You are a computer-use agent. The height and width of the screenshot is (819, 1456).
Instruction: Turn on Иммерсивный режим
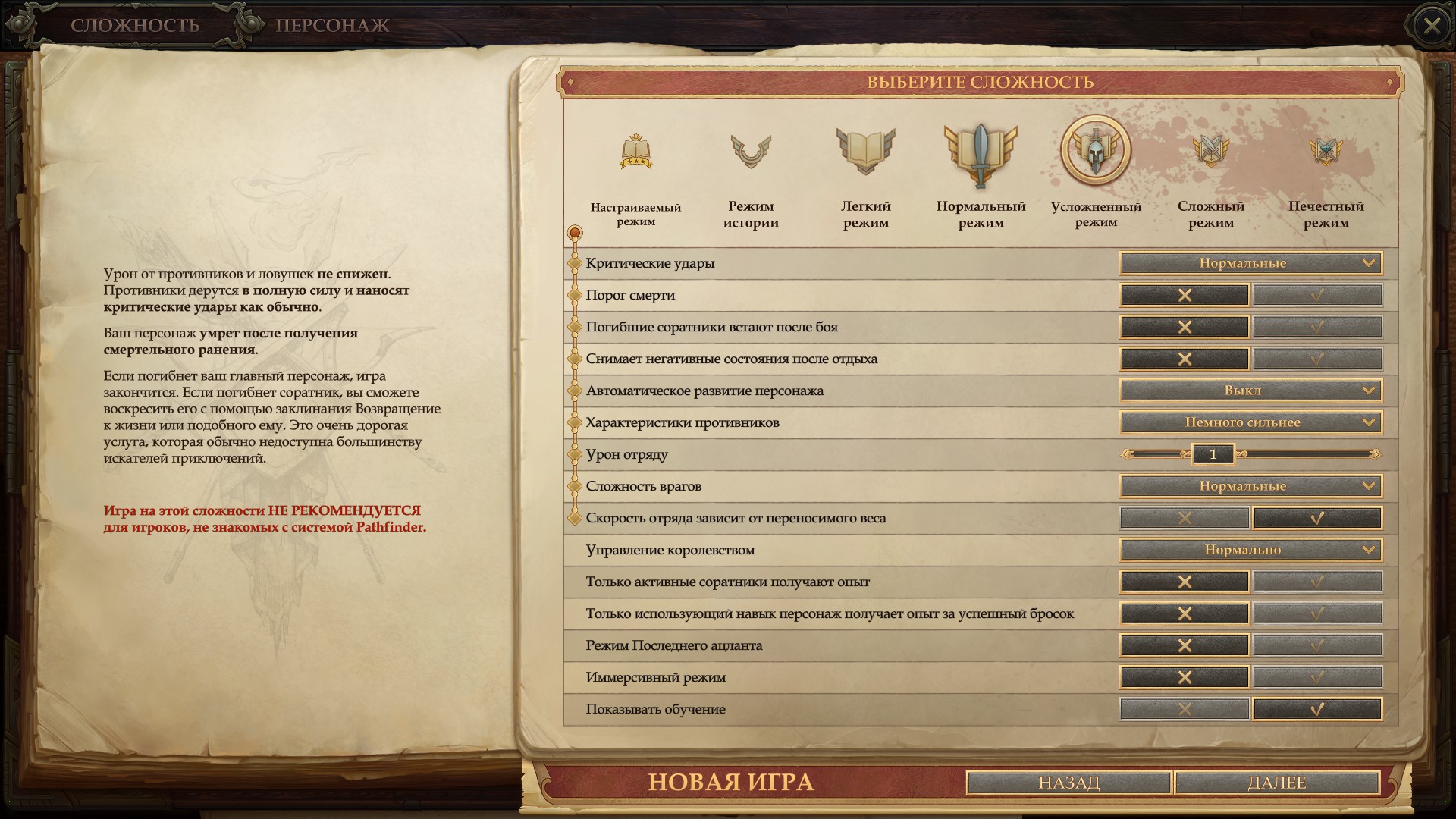point(1318,677)
